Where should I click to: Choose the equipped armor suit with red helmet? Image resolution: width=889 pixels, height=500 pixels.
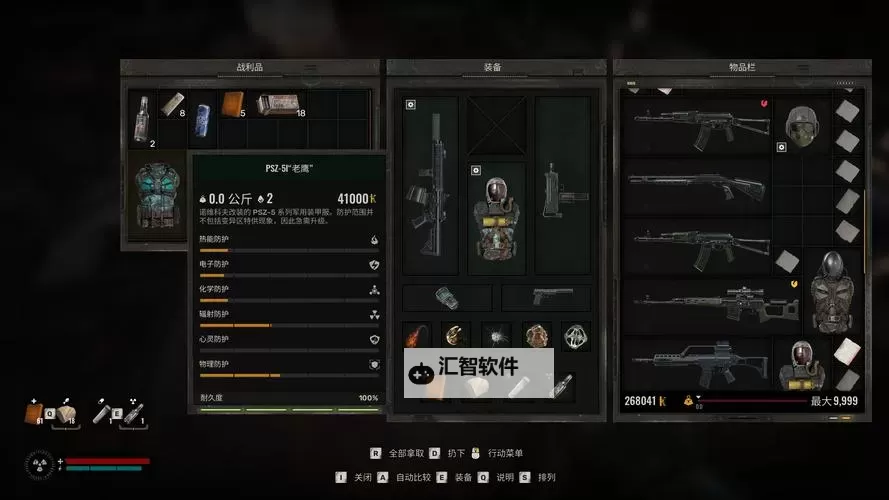tap(496, 217)
